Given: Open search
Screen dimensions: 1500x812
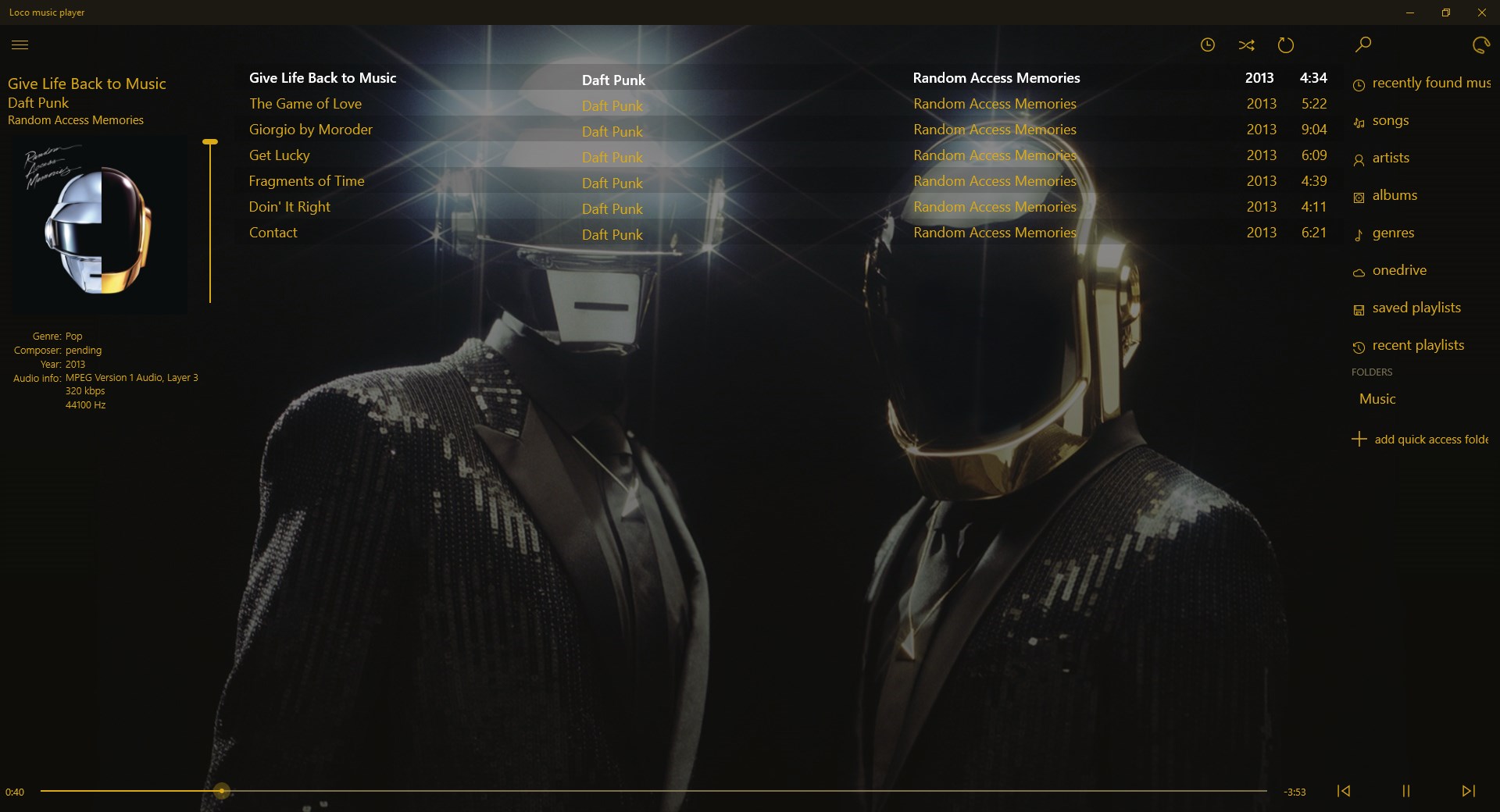Looking at the screenshot, I should [1362, 45].
